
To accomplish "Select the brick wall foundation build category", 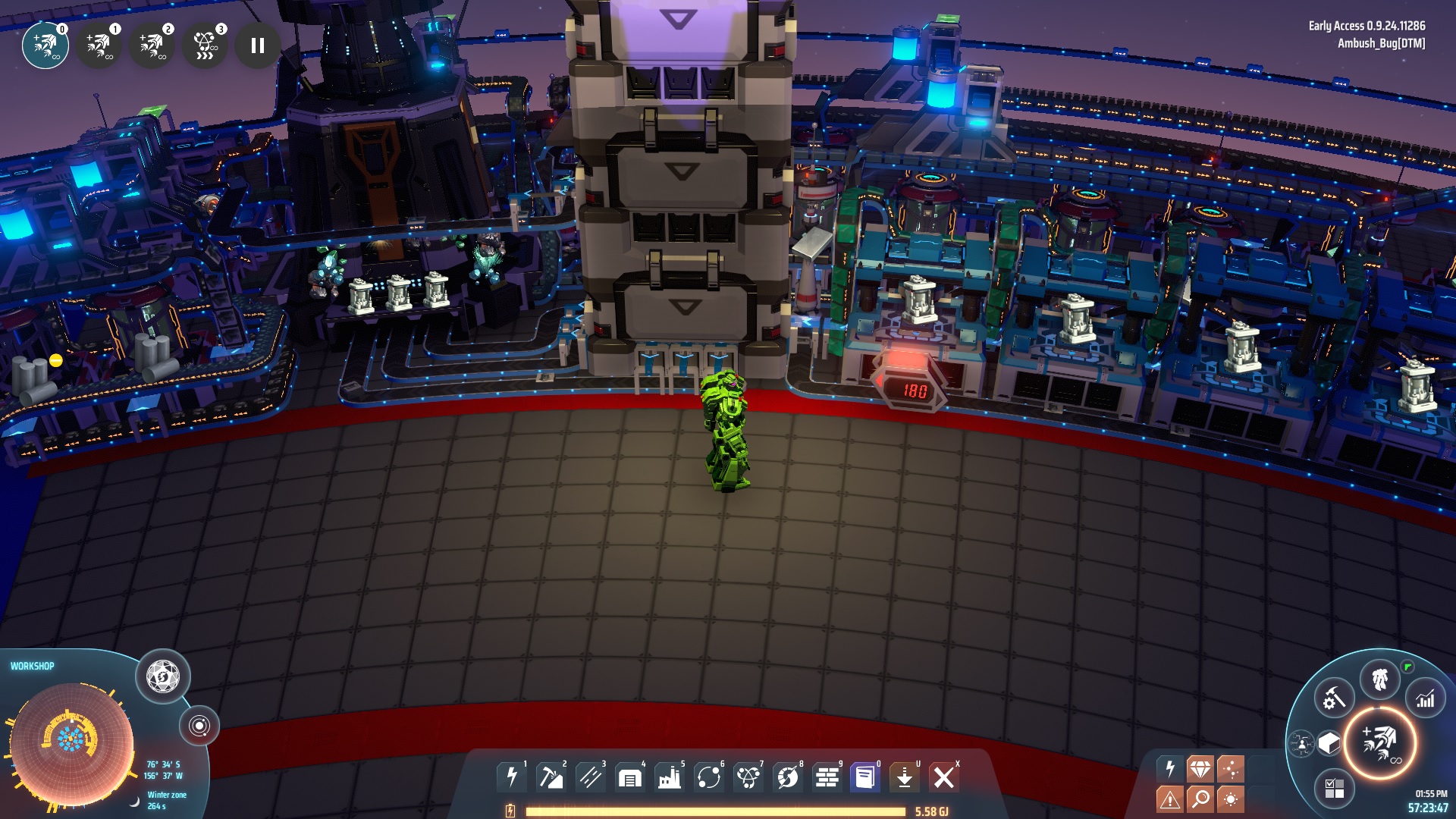I will [x=827, y=777].
